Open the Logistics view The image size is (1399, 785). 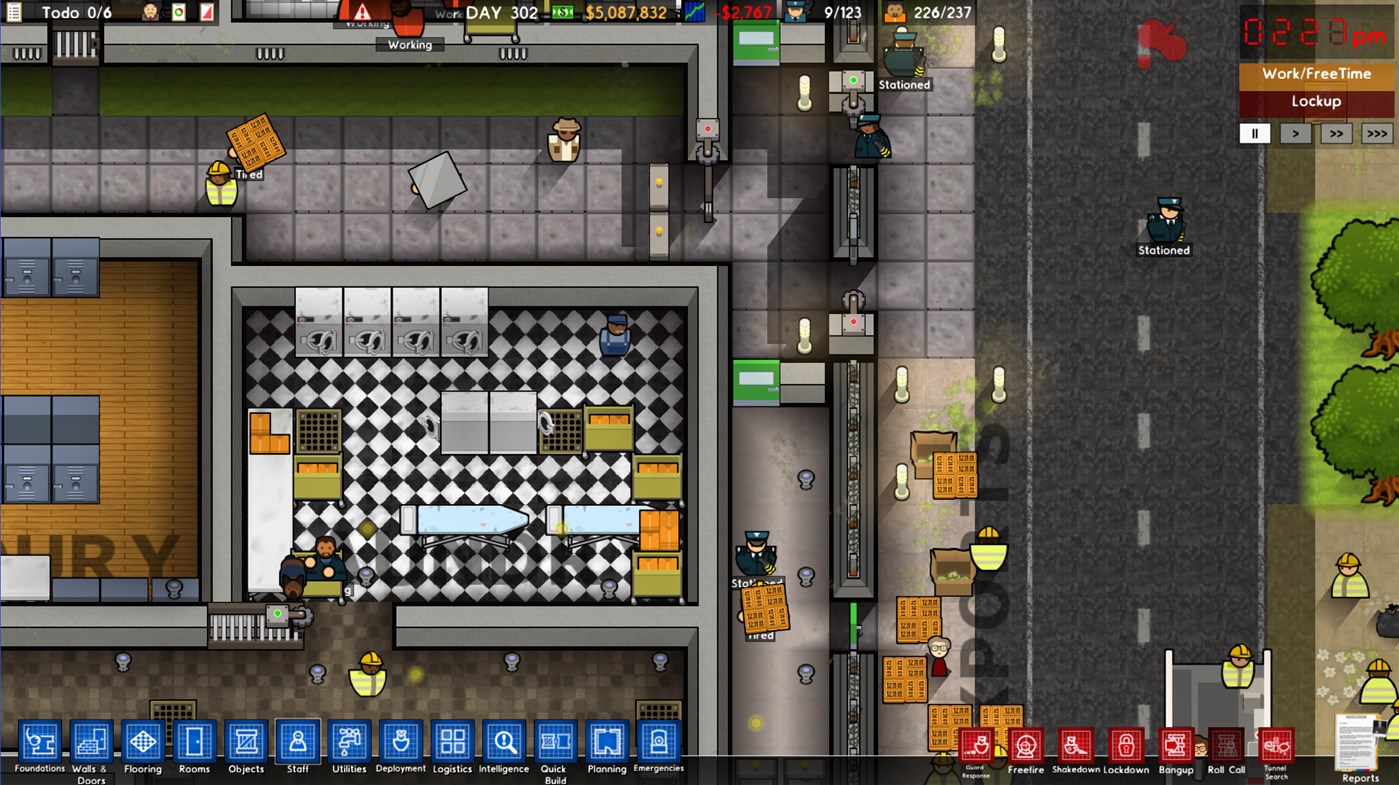click(452, 742)
